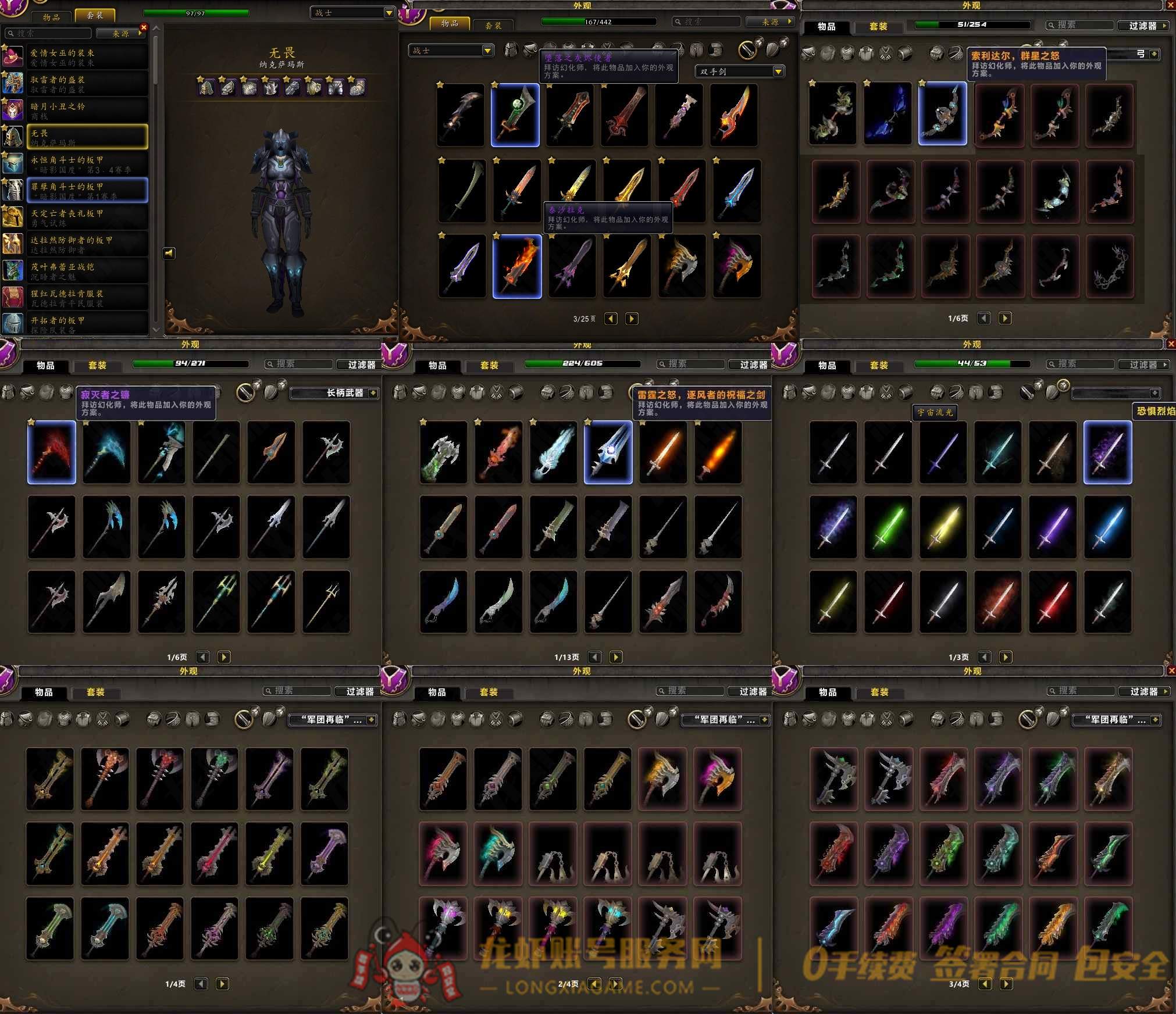
Task: Go to next page from 1/13页
Action: click(x=616, y=657)
